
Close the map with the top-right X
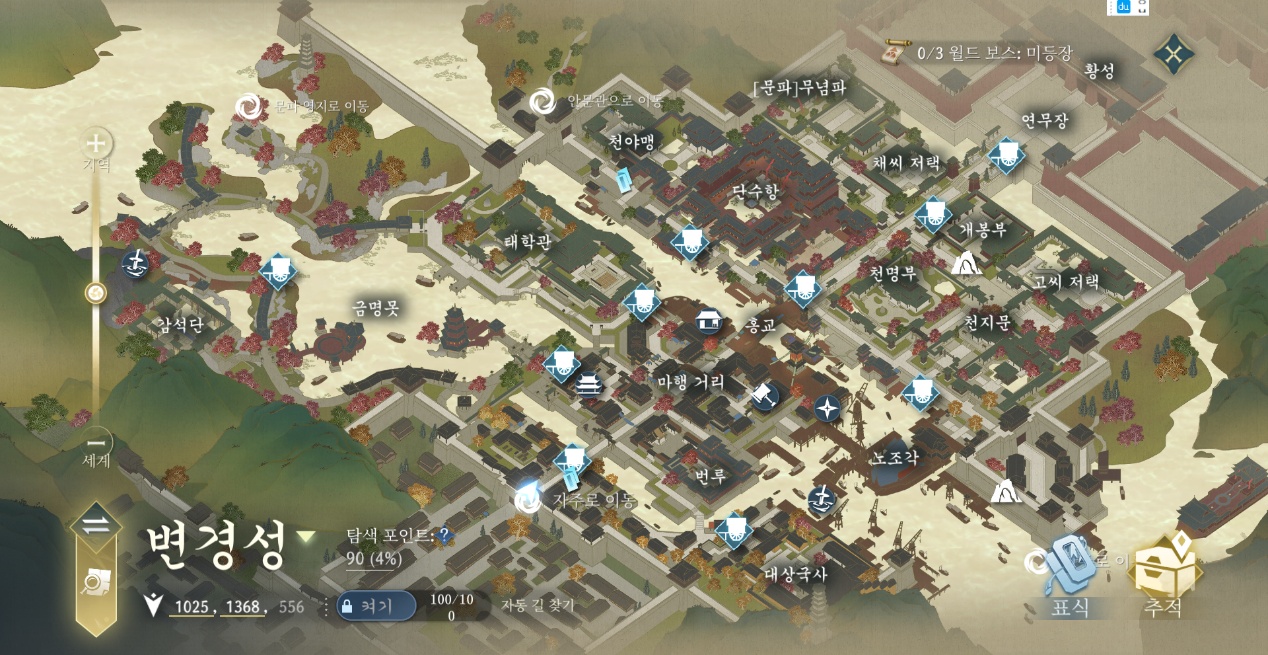1174,53
